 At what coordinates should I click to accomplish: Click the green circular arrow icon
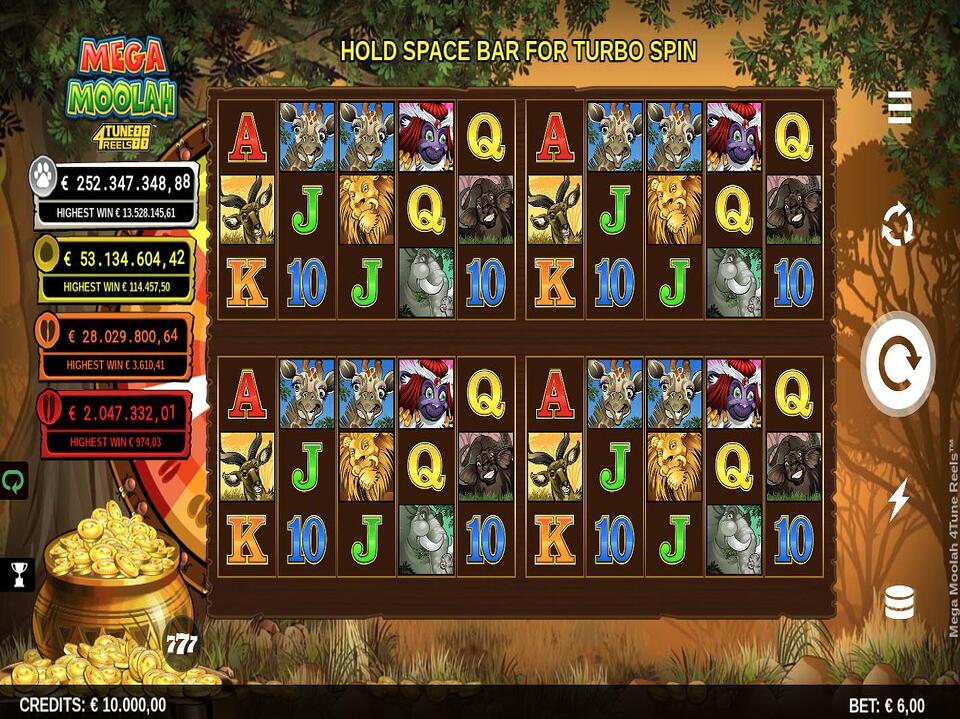pos(15,480)
